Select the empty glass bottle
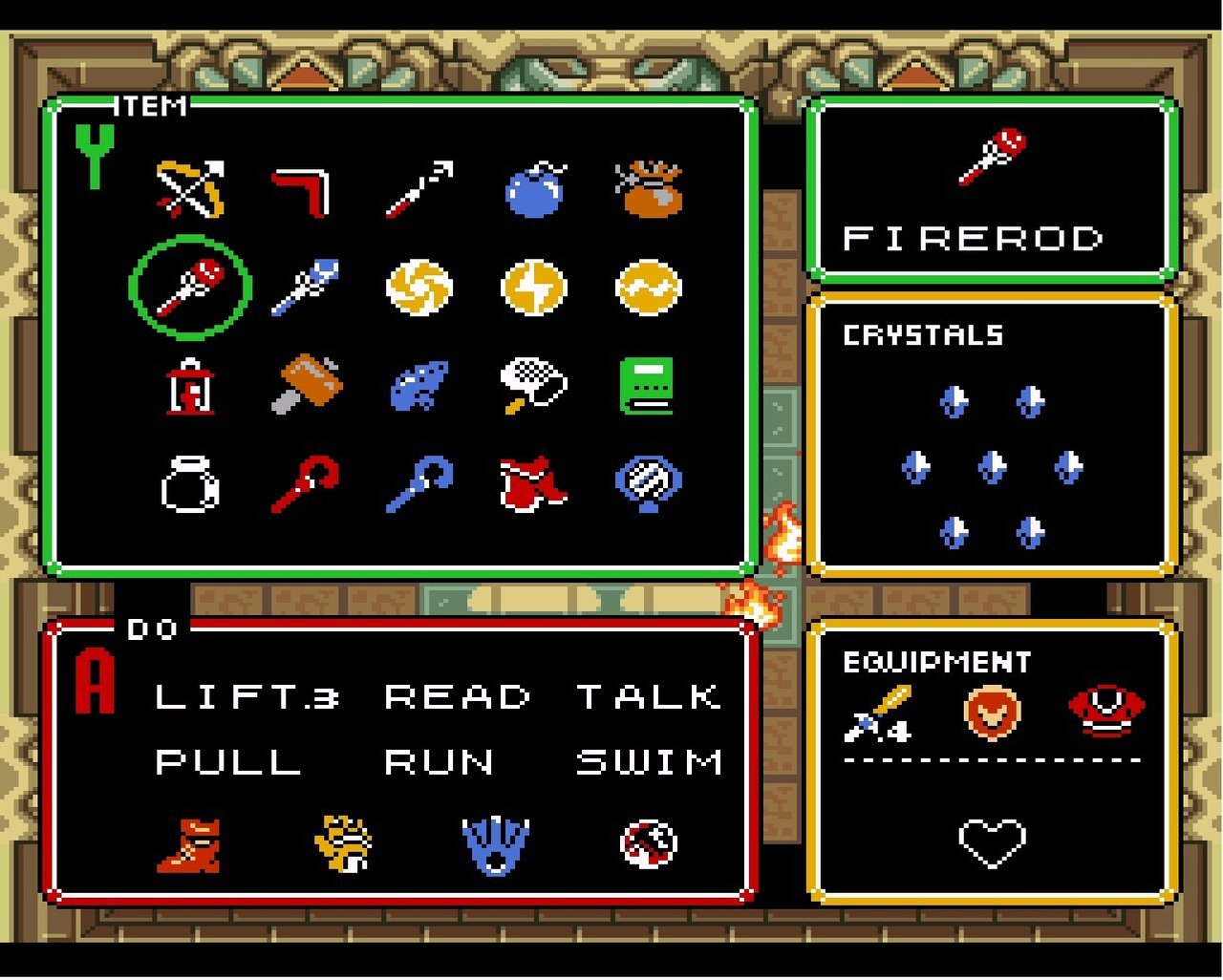1223x980 pixels. pos(190,483)
